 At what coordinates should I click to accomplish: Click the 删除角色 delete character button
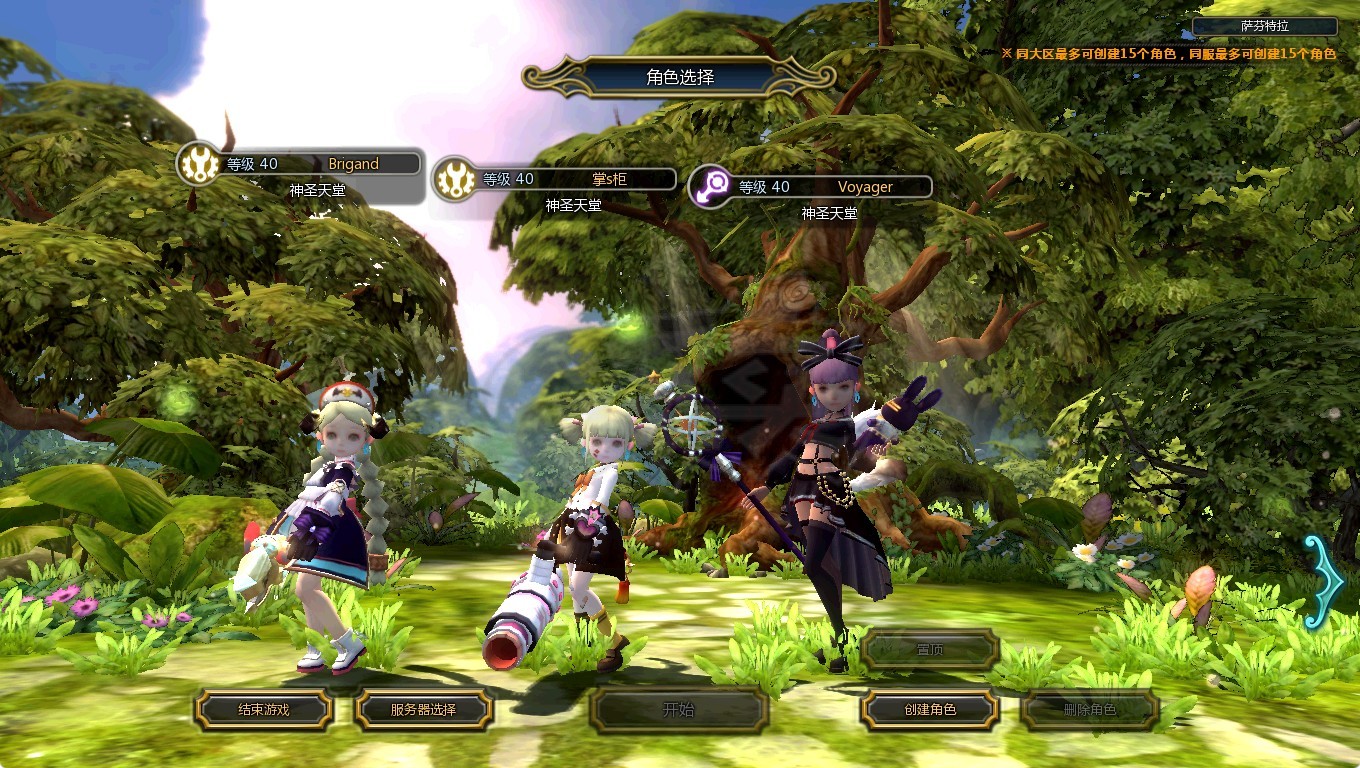click(x=1089, y=710)
